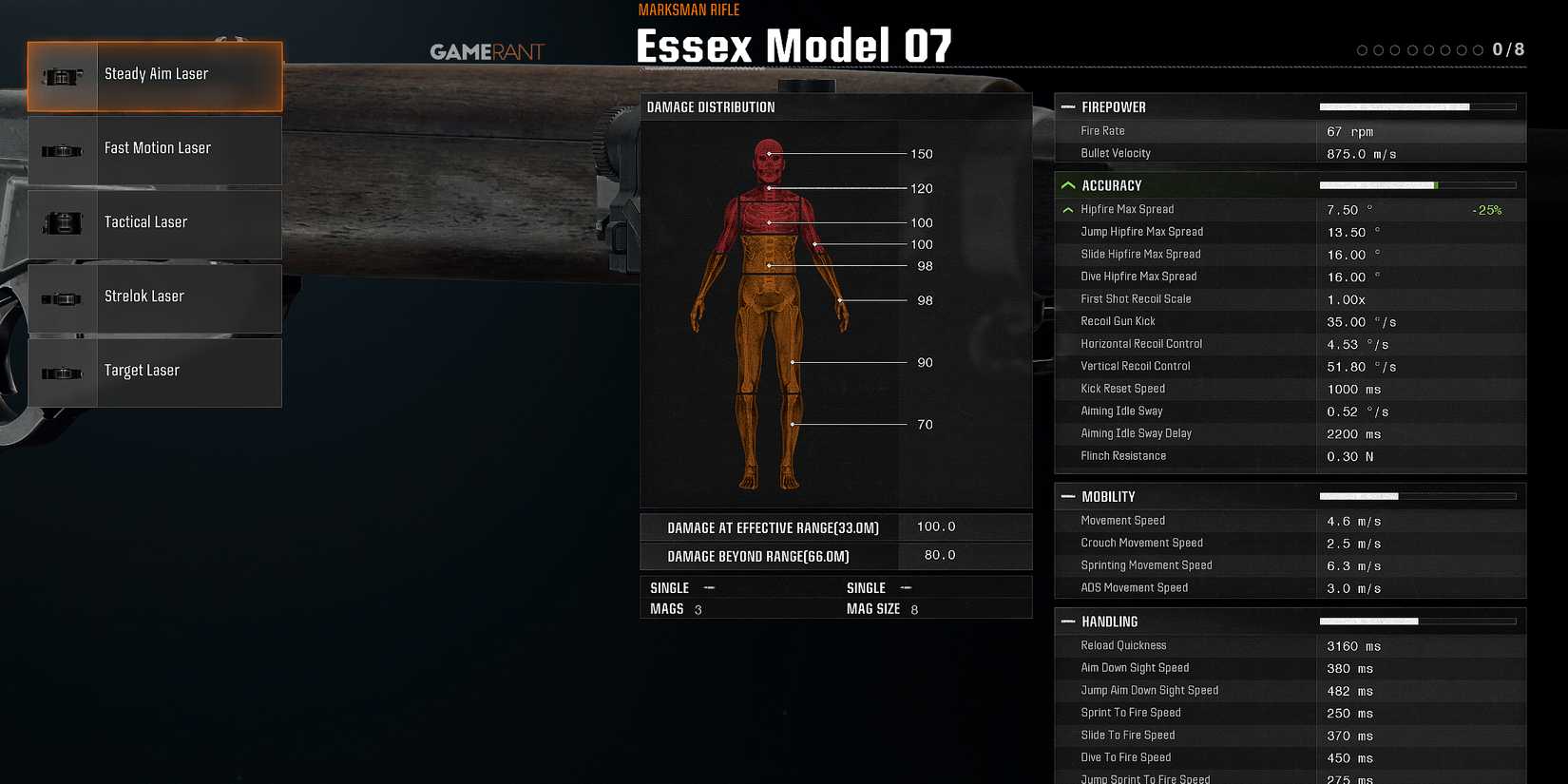Collapse the Accuracy stats section
The image size is (1568, 784).
[x=1068, y=184]
